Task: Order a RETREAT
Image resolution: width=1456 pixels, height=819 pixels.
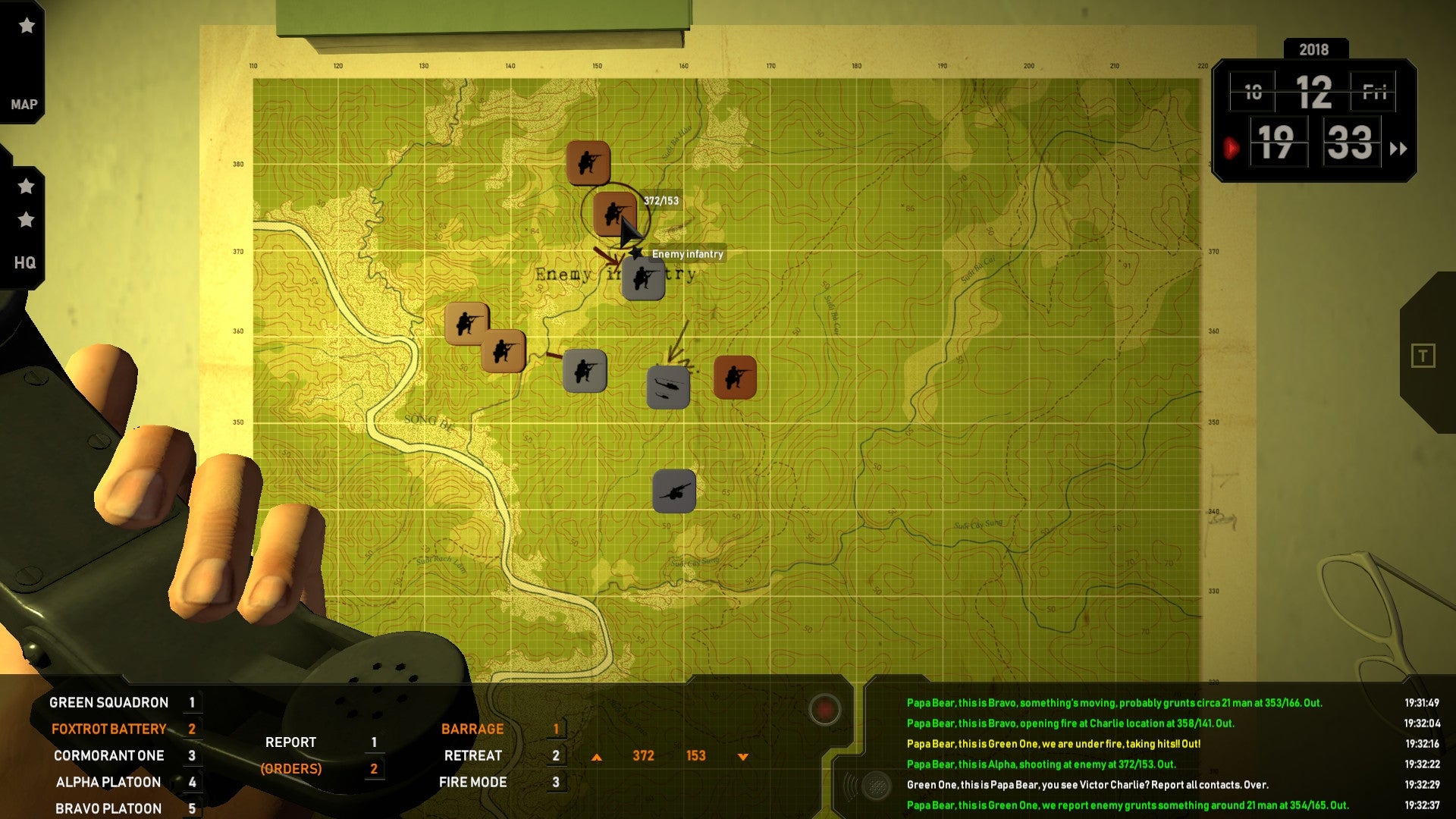Action: pos(472,755)
